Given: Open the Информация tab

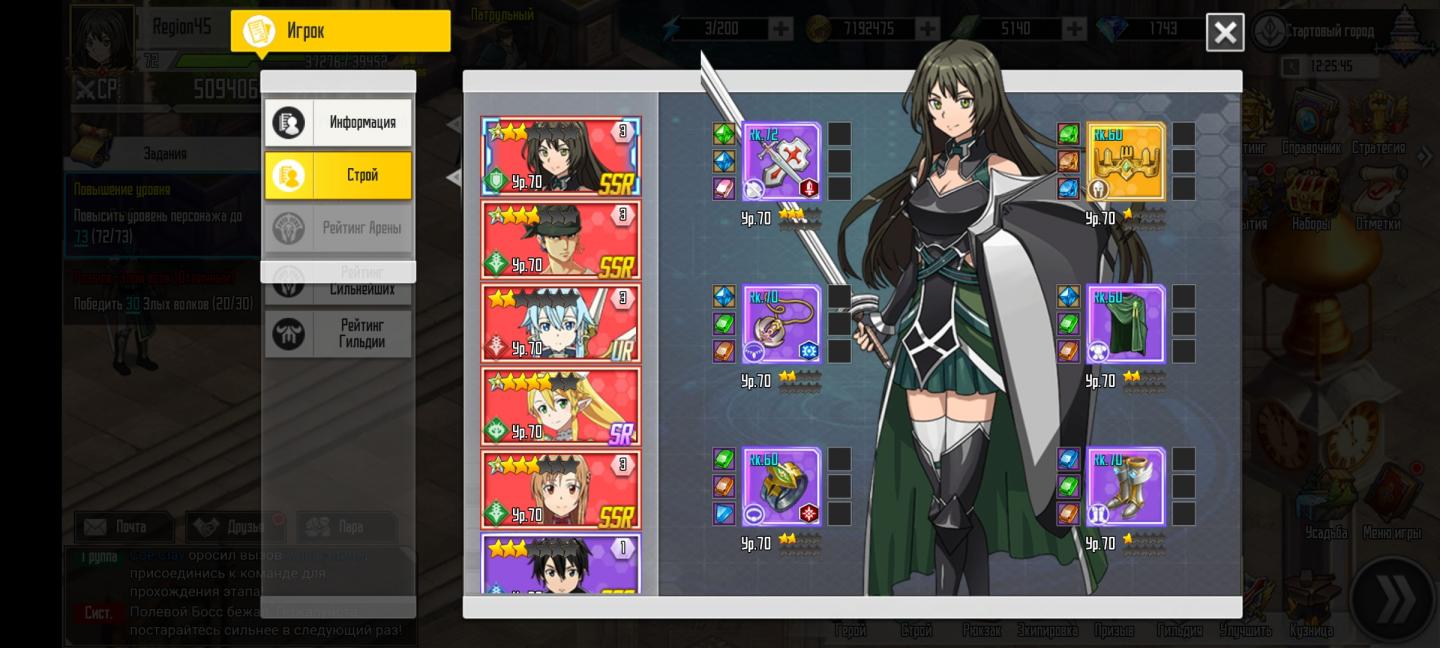Looking at the screenshot, I should coord(338,123).
